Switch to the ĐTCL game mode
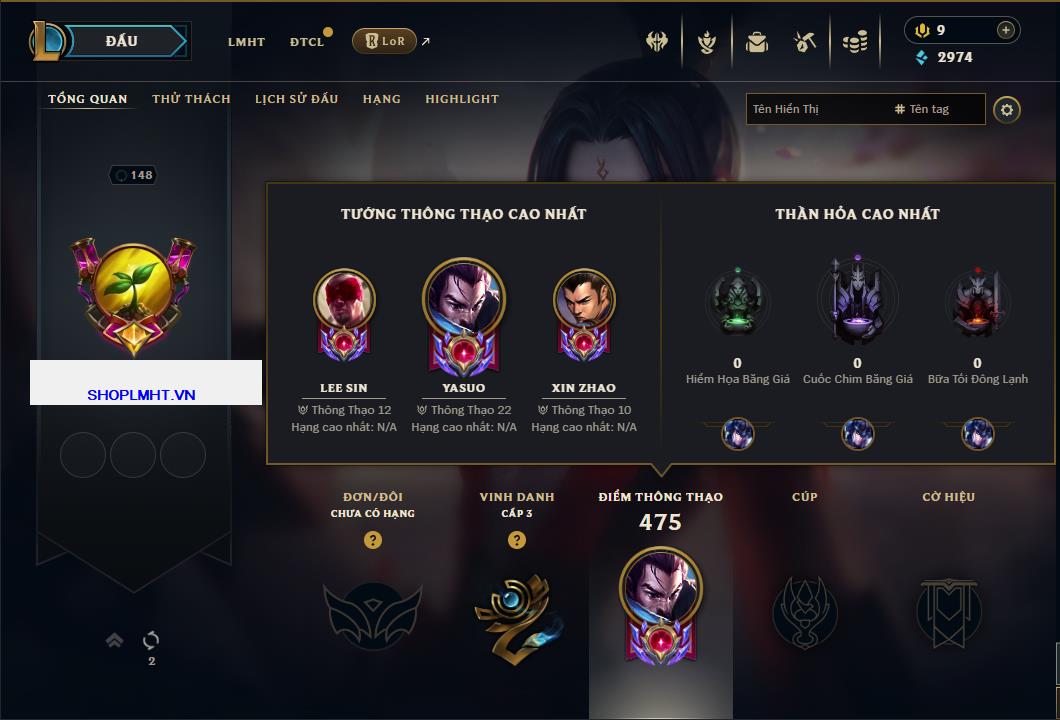 307,42
